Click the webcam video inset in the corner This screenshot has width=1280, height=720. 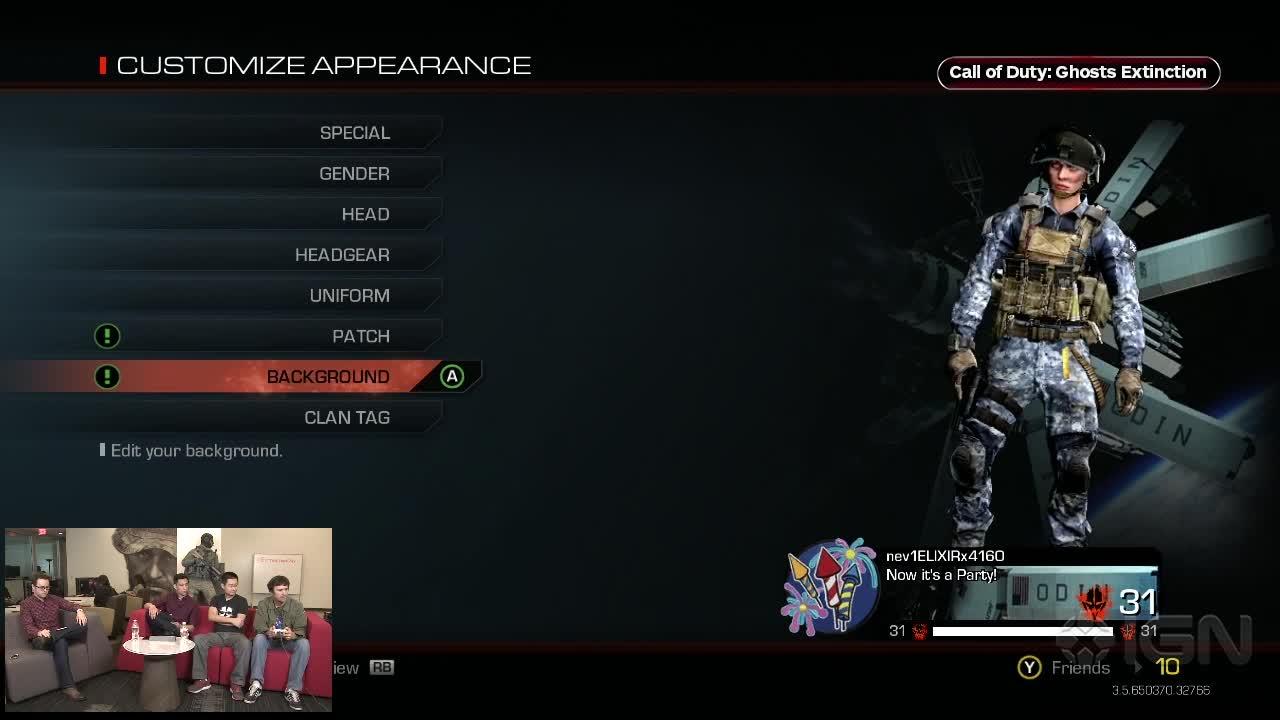click(170, 618)
